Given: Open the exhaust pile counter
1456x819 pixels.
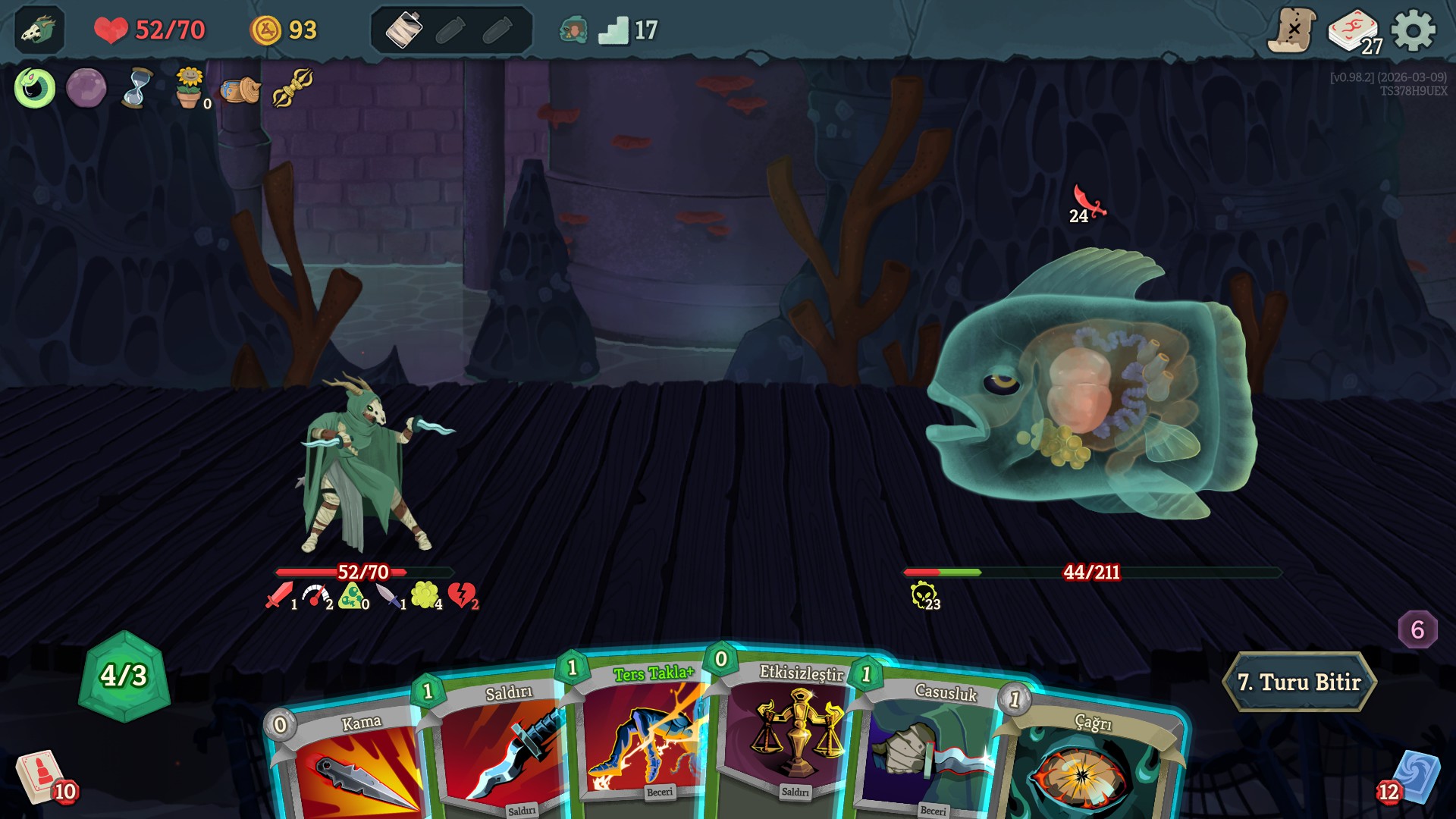Looking at the screenshot, I should (x=1417, y=629).
